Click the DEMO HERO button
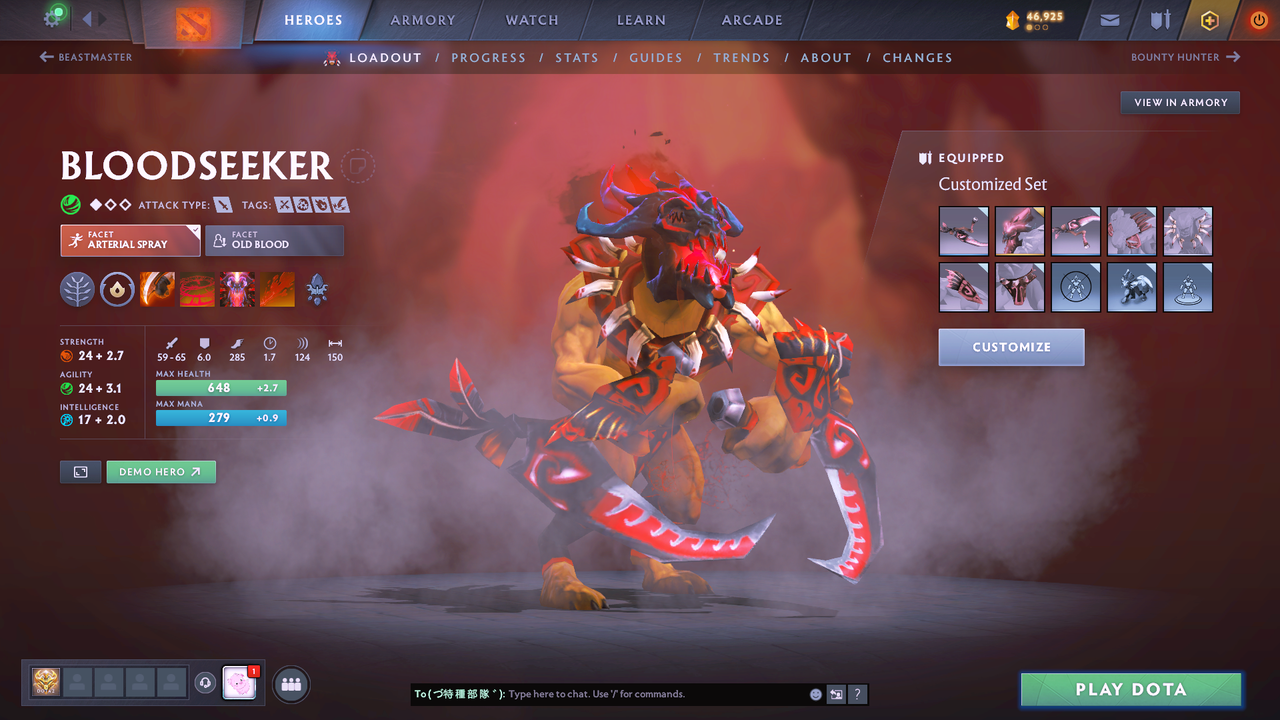The image size is (1280, 720). pos(161,471)
